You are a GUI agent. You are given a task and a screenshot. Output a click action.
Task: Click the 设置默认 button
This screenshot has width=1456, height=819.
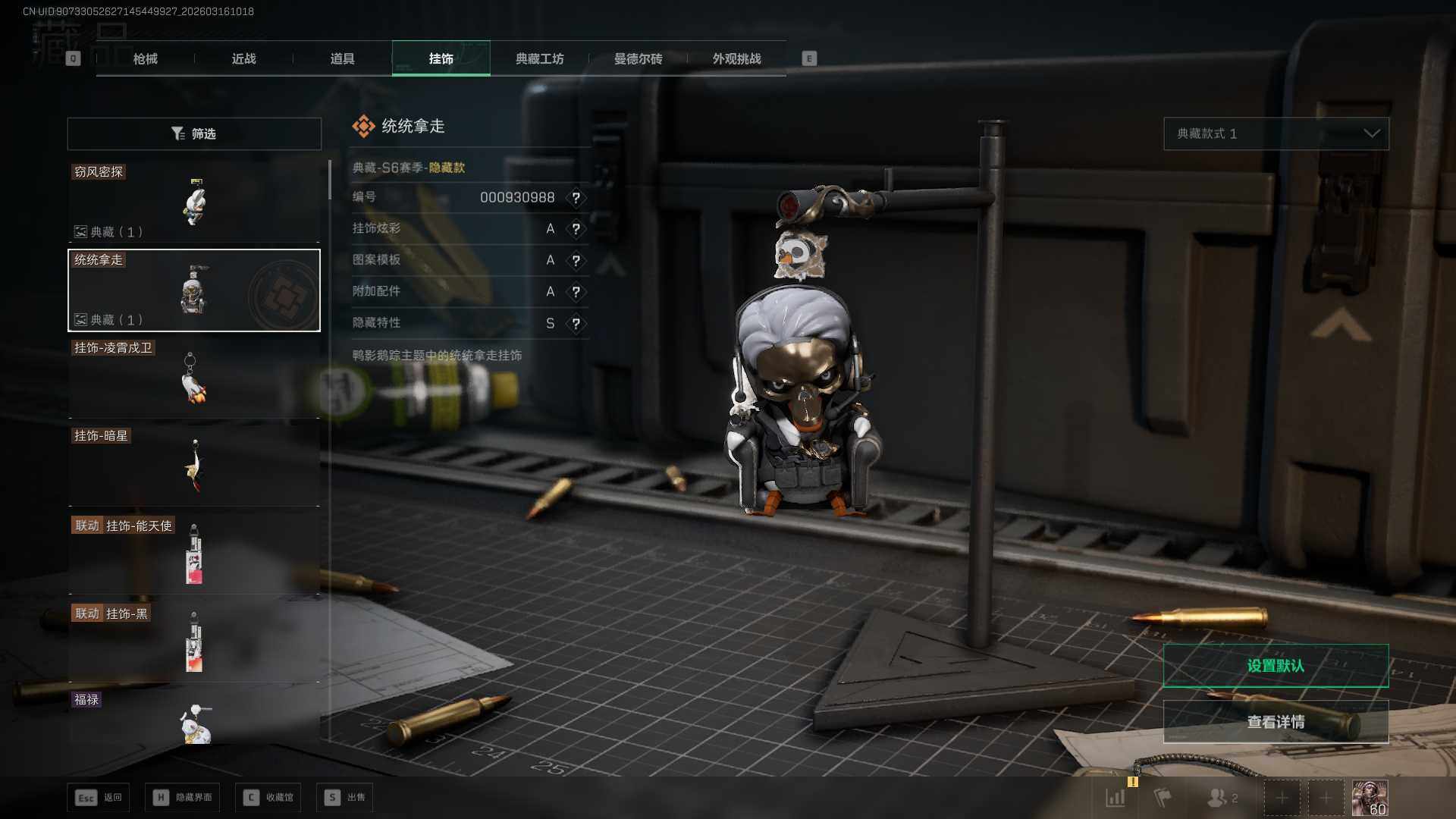pyautogui.click(x=1276, y=666)
